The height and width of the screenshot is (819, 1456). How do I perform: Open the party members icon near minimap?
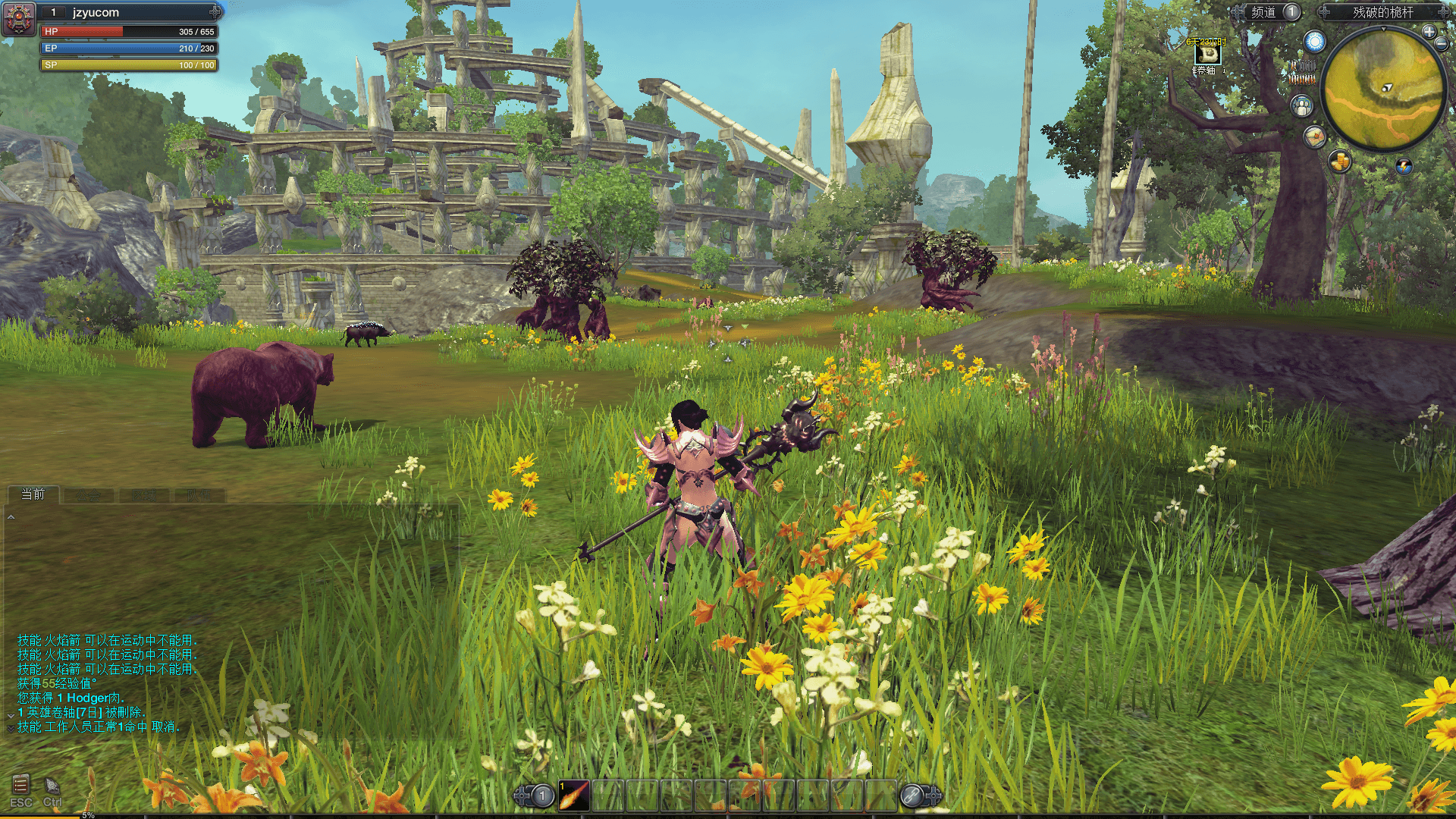pos(1302,106)
